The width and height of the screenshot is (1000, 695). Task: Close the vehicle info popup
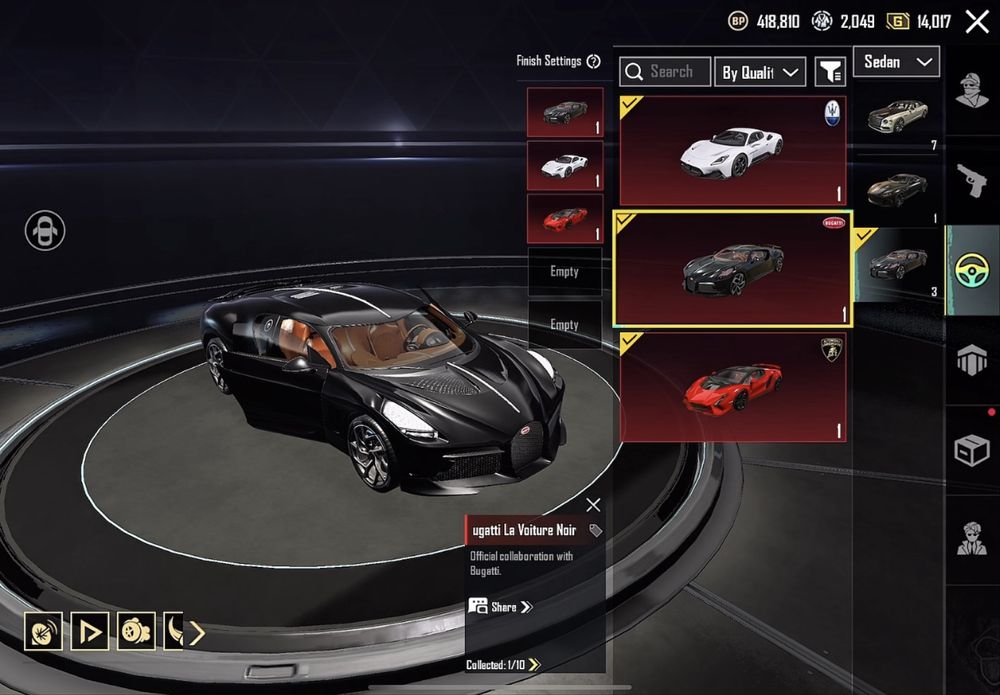tap(593, 505)
